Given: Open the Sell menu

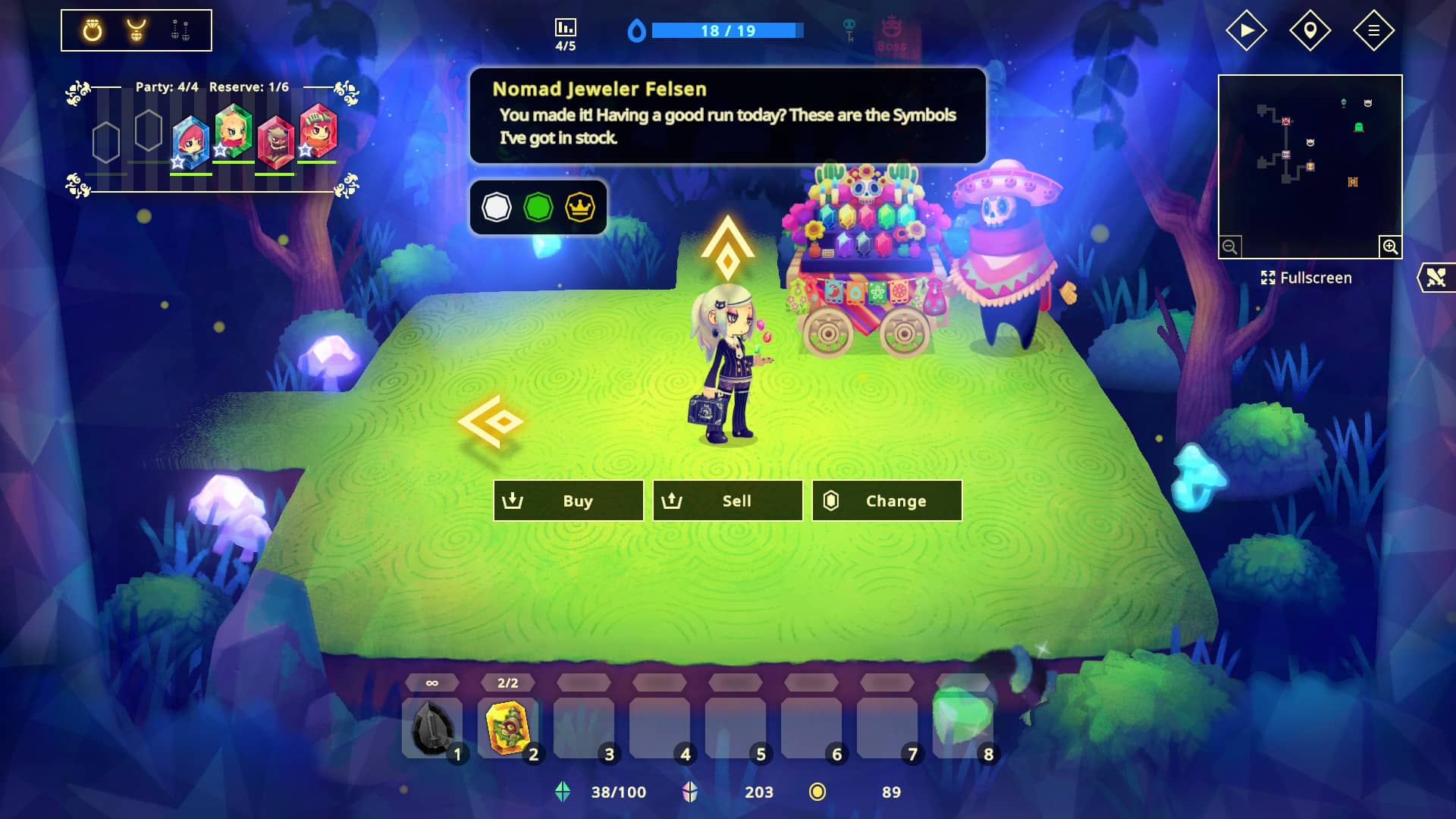Looking at the screenshot, I should tap(727, 500).
